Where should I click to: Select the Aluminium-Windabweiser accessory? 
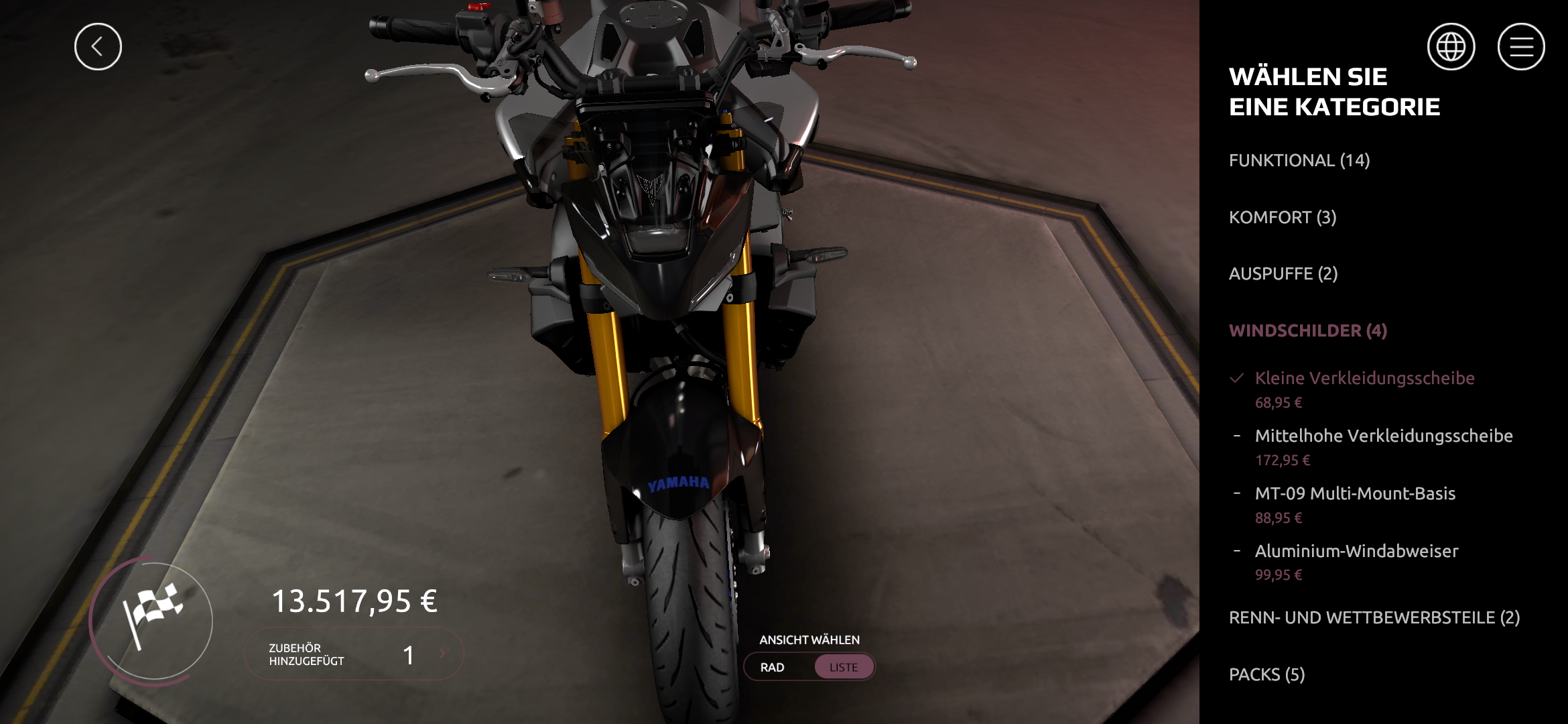coord(1356,552)
